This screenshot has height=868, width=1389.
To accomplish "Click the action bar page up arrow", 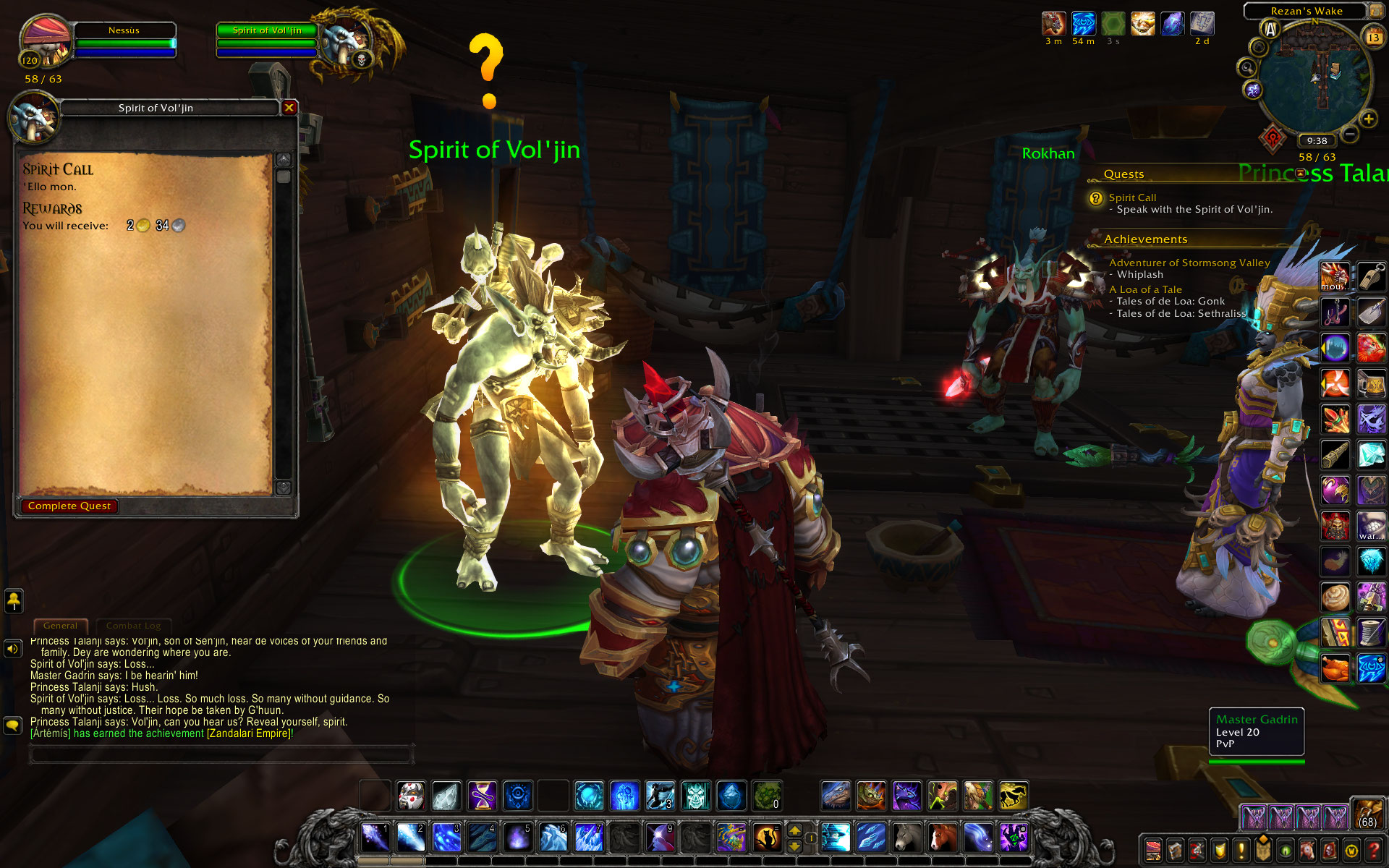I will point(794,830).
